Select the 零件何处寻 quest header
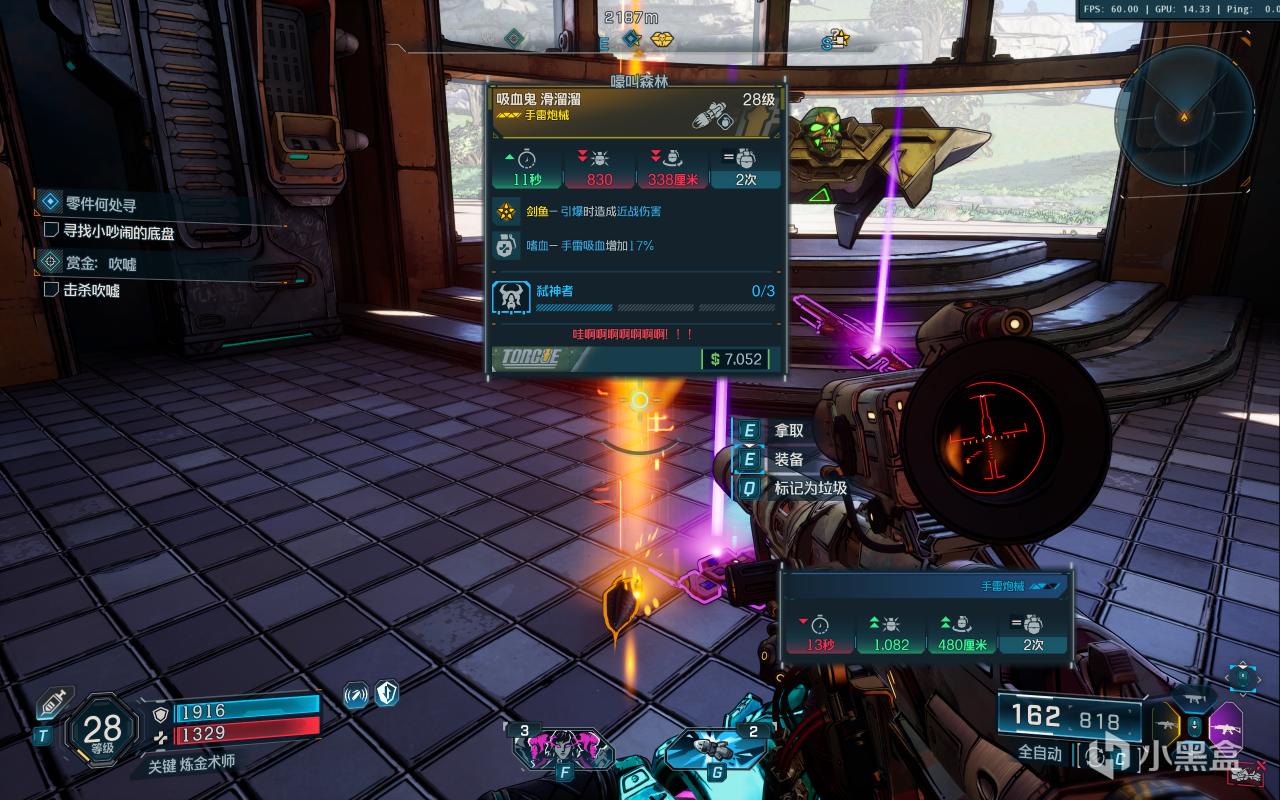Screen dimensions: 1280x800 click(x=100, y=204)
